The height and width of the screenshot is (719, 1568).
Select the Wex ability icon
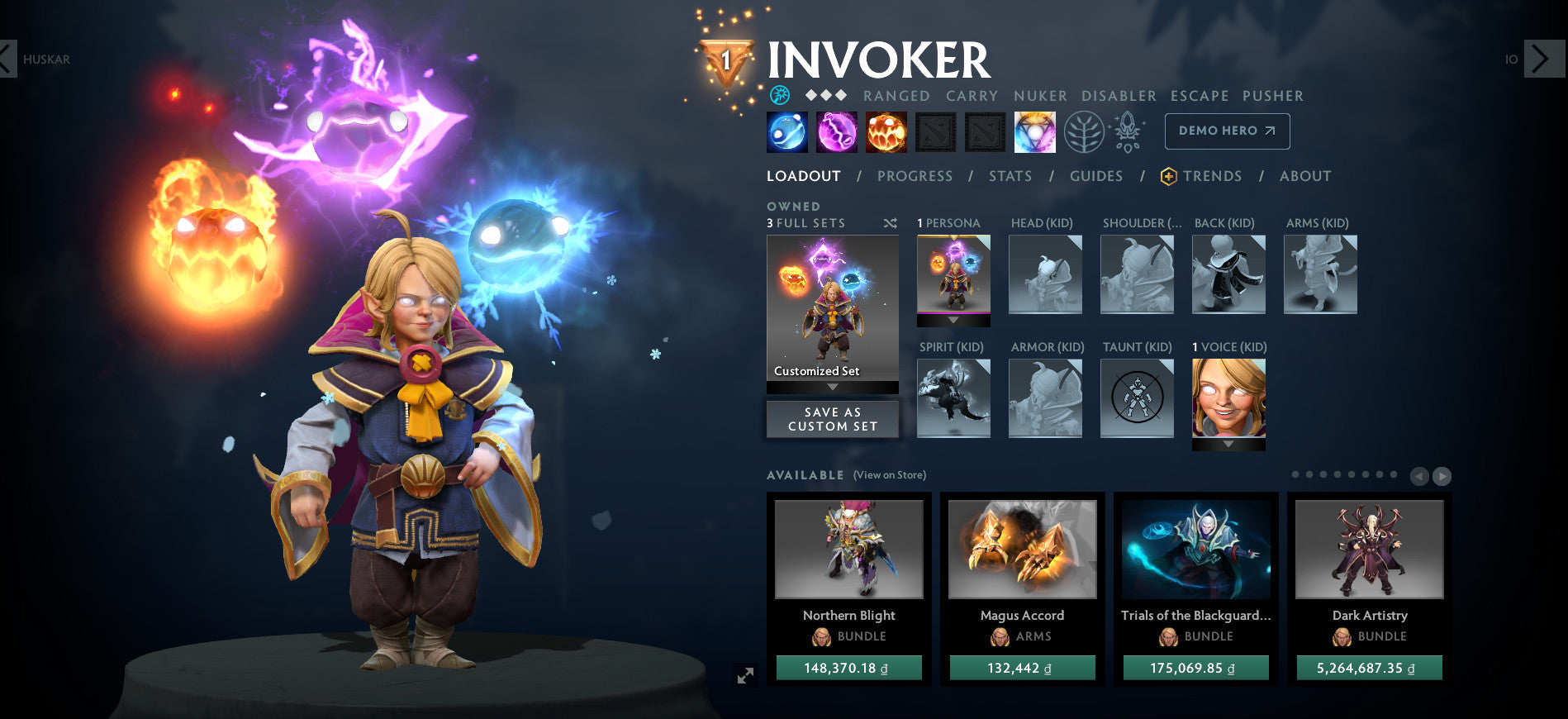tap(836, 132)
